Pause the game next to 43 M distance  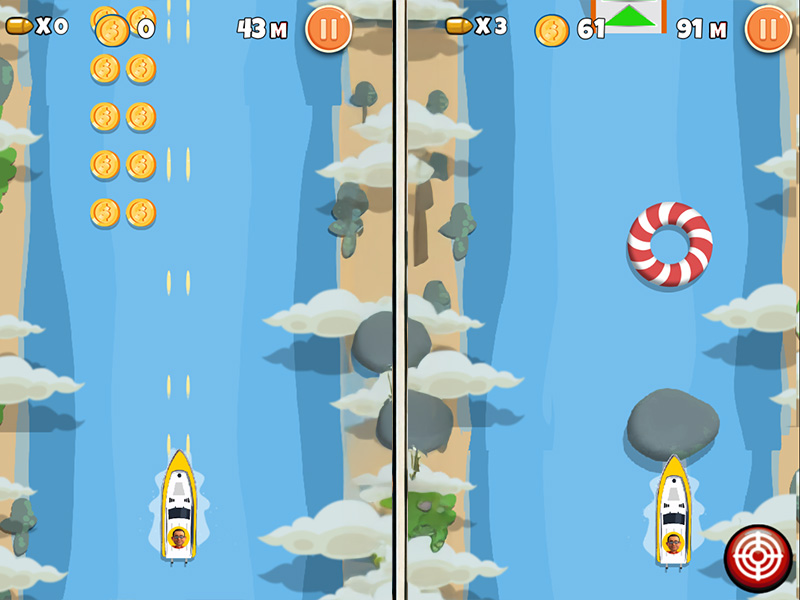click(328, 29)
